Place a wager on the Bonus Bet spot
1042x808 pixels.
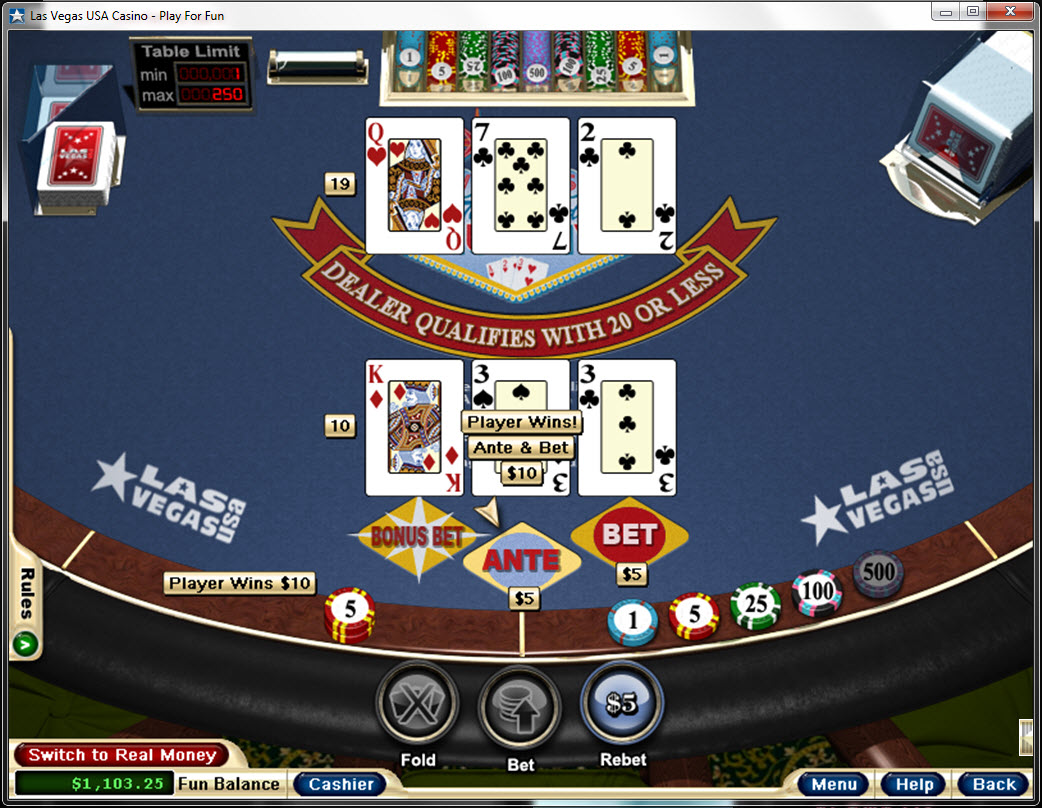(x=417, y=536)
